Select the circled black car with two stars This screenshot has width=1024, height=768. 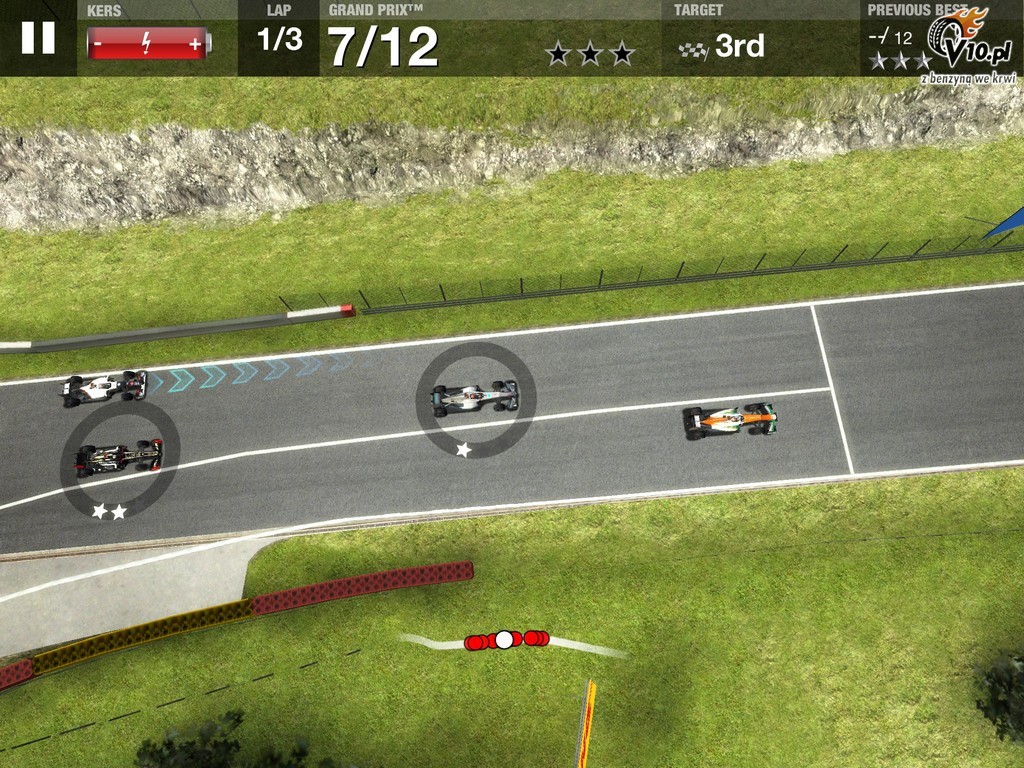pyautogui.click(x=119, y=458)
